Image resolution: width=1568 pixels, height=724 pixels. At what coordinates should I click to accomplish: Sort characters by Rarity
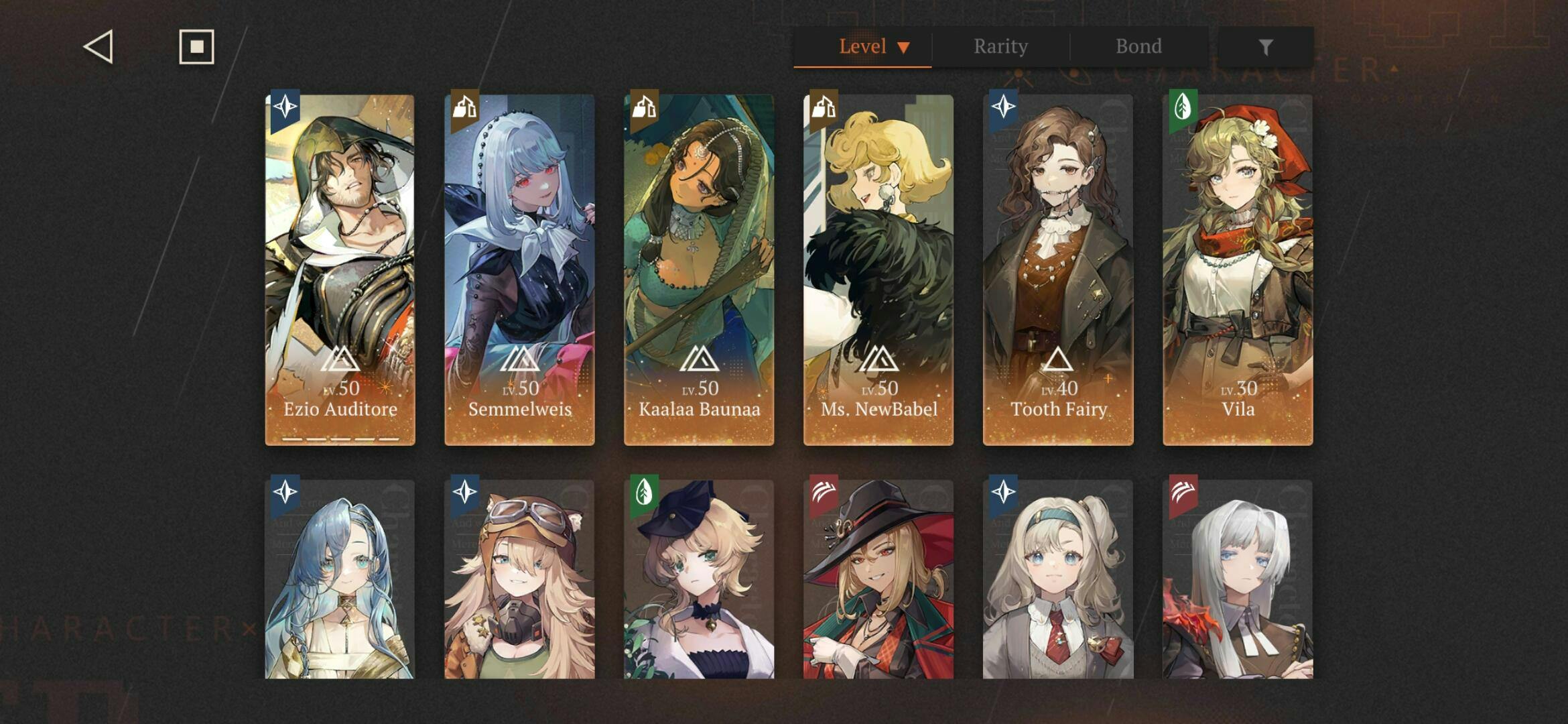pos(1000,47)
